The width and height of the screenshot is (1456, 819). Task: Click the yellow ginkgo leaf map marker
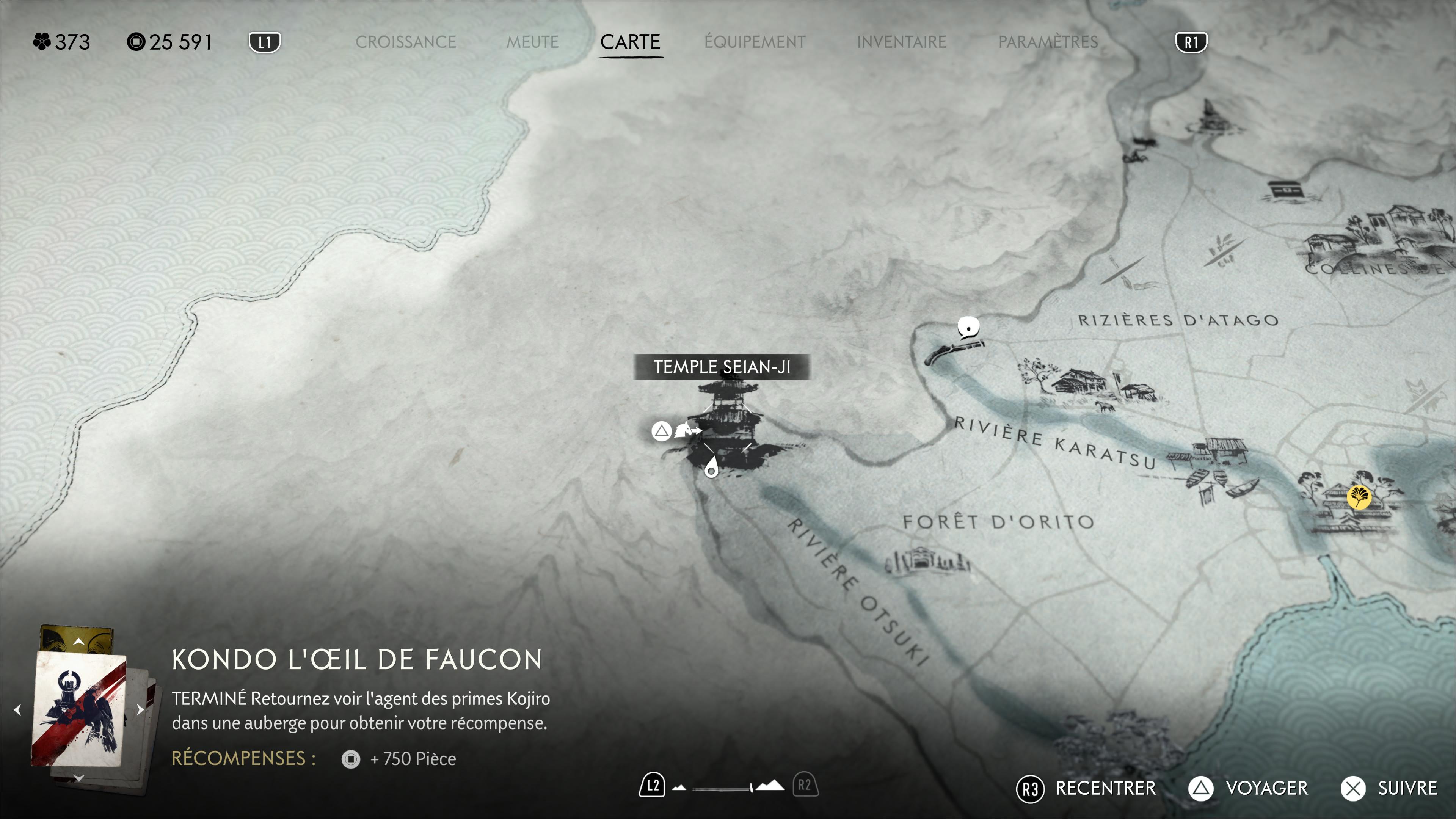[1359, 497]
